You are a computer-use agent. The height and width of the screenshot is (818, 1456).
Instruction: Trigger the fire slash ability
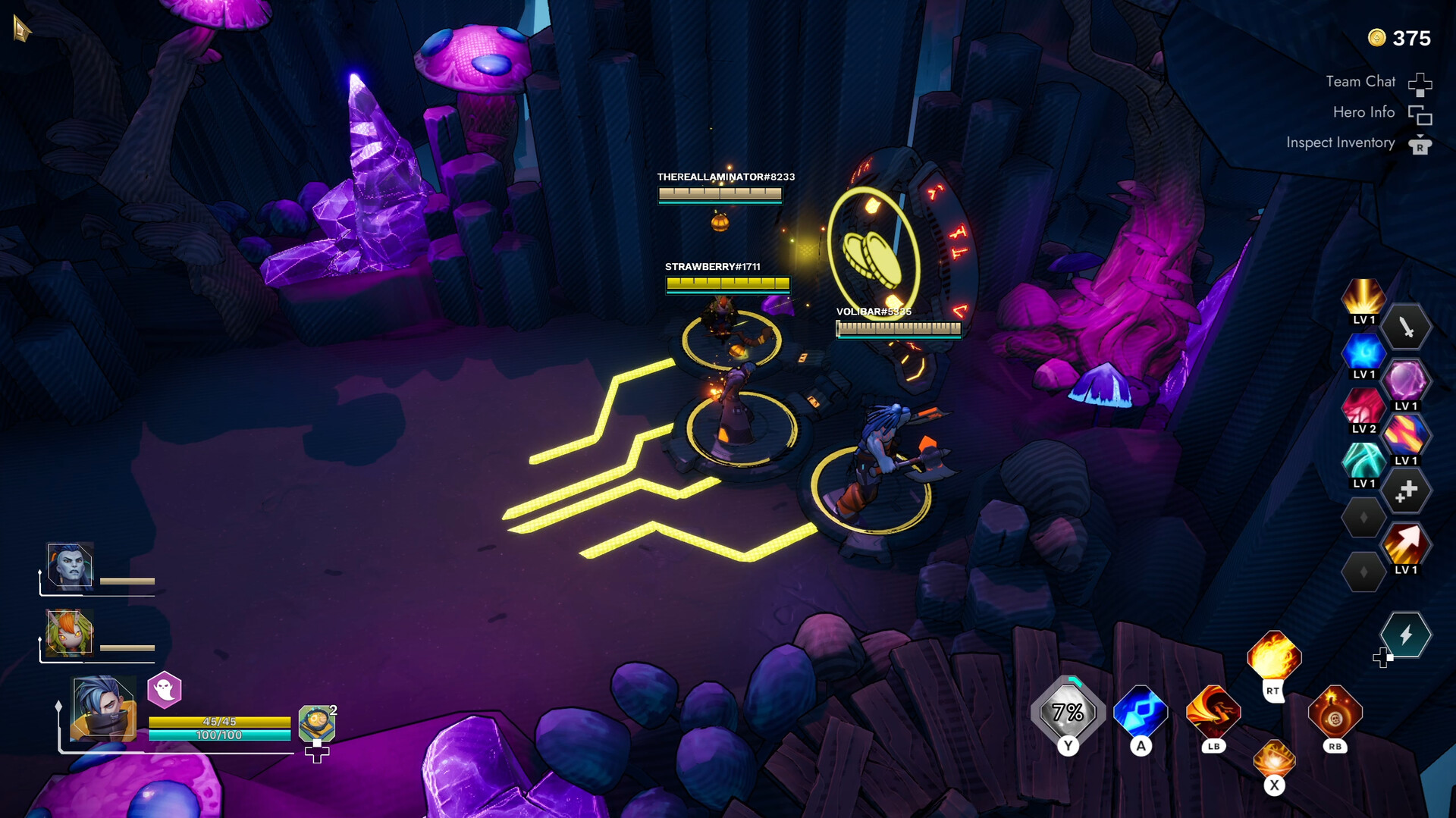tap(1213, 713)
